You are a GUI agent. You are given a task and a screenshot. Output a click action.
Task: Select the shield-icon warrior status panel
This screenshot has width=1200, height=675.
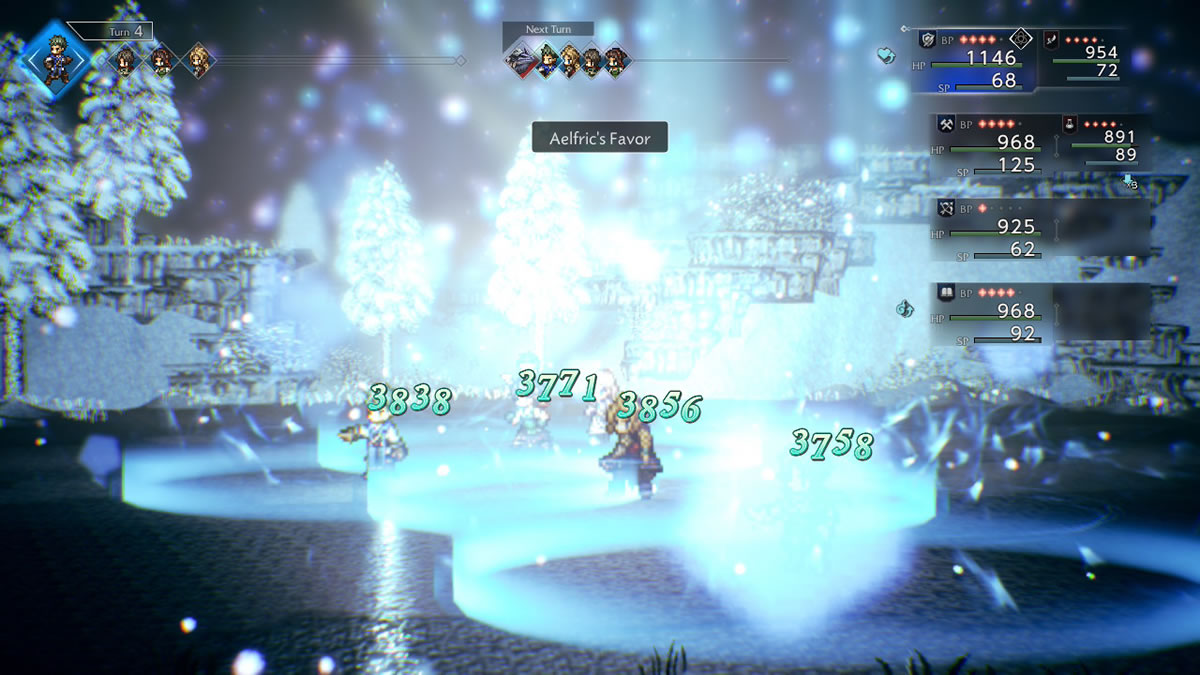click(974, 60)
